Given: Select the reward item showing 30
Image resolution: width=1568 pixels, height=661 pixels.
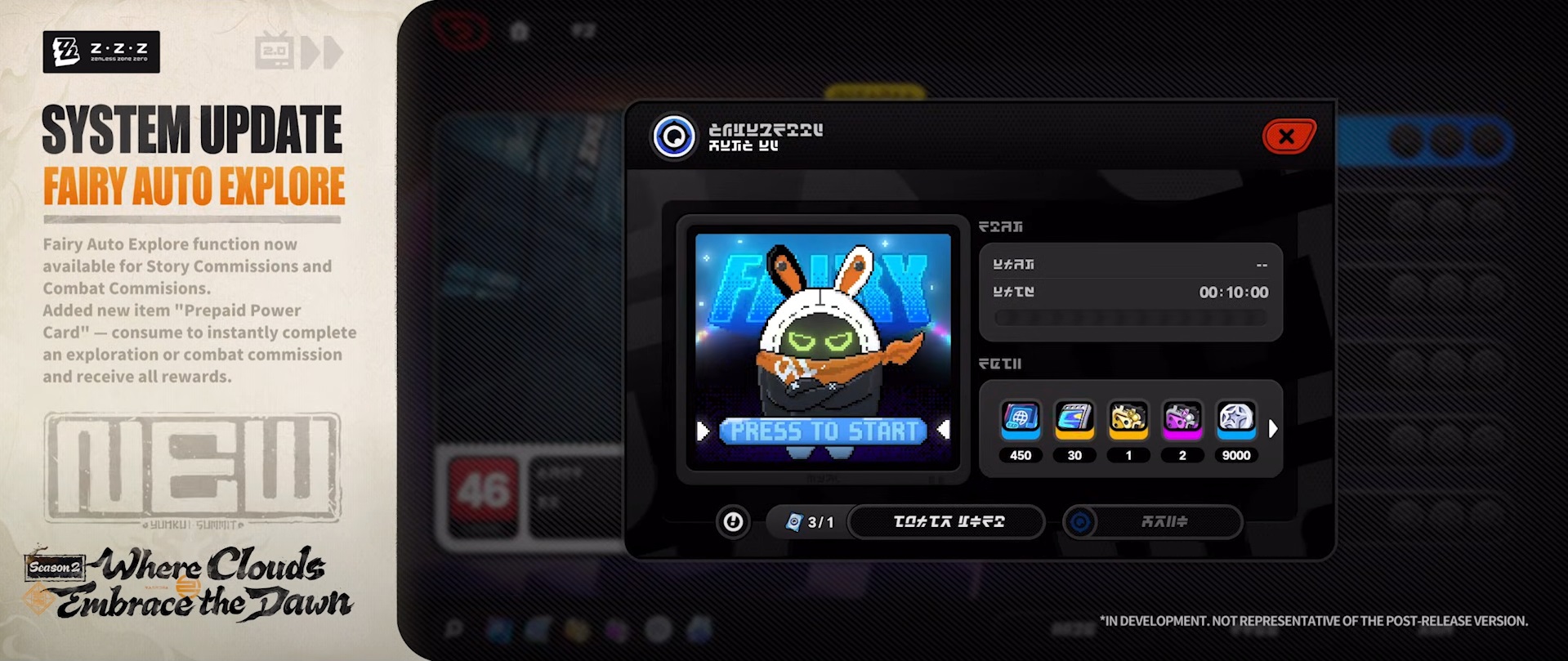Looking at the screenshot, I should tap(1074, 418).
